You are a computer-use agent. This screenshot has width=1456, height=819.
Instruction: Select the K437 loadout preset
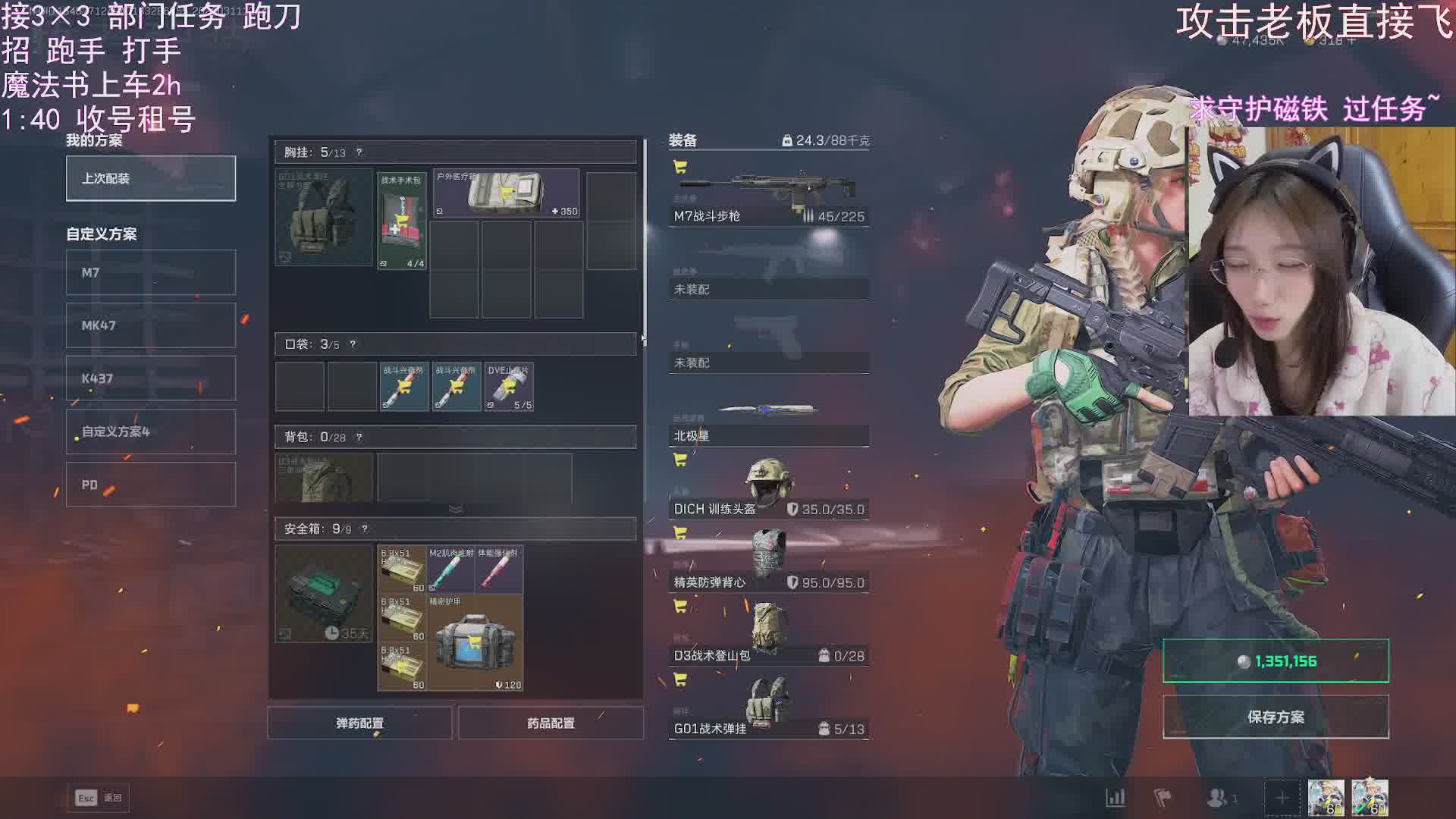pyautogui.click(x=151, y=379)
